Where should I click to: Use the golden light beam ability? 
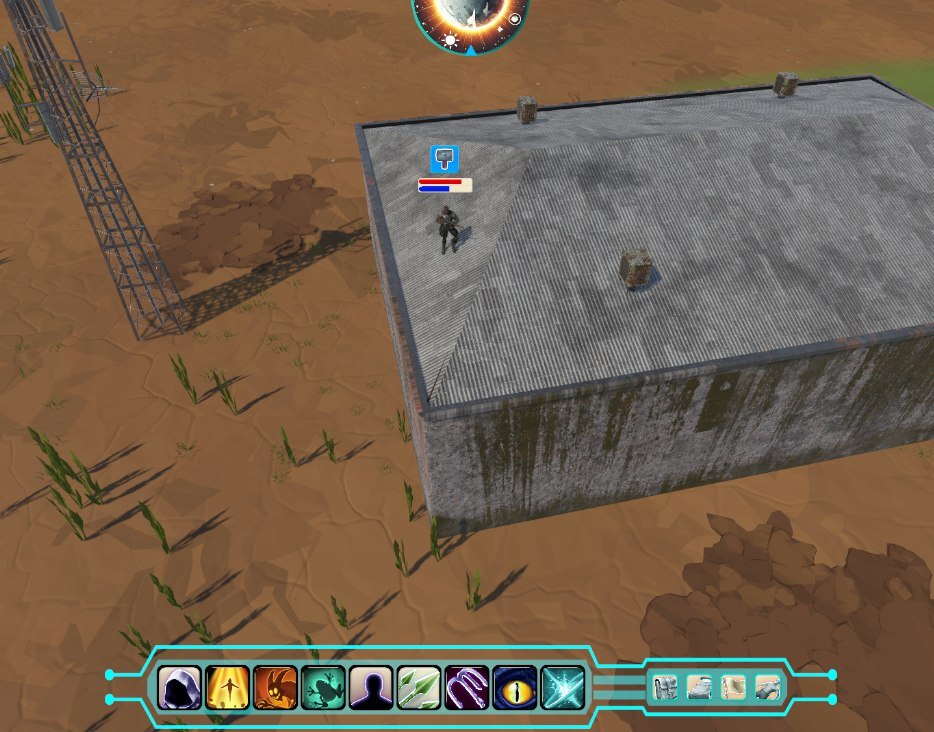(x=228, y=688)
